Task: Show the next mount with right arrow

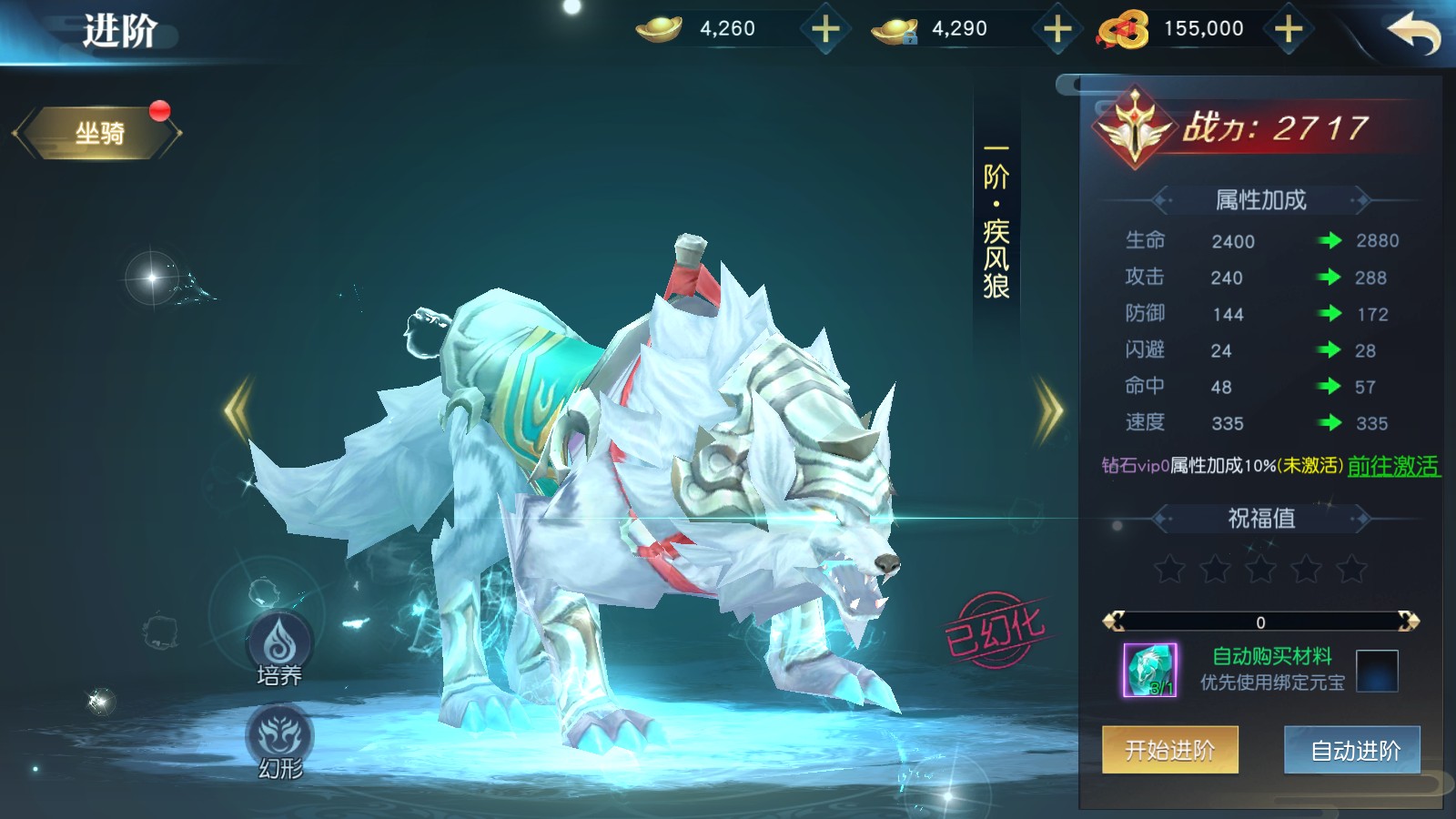Action: coord(1049,410)
